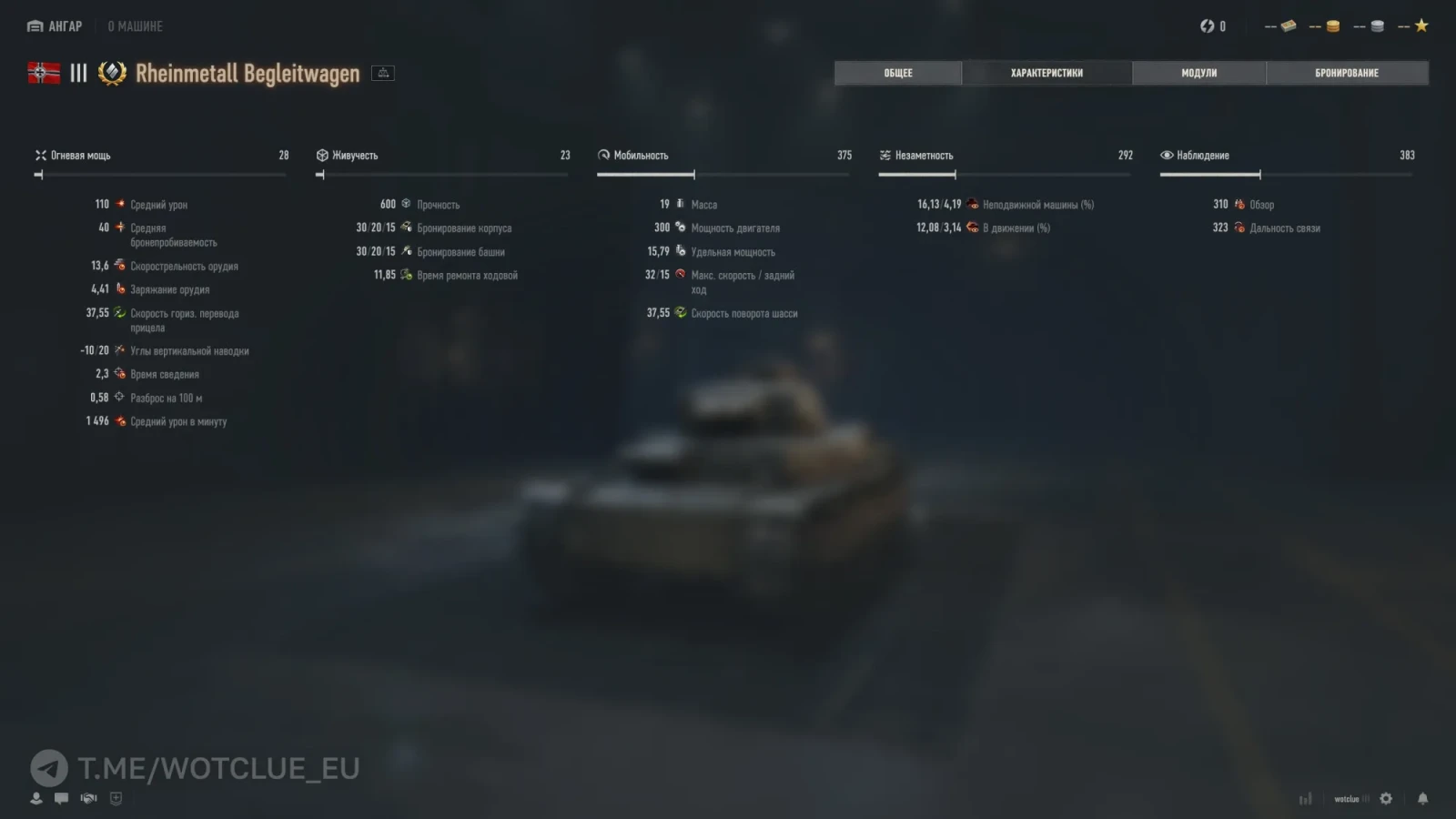Screen dimensions: 1456x819
Task: Click the shield with plus icon
Action: point(116,798)
